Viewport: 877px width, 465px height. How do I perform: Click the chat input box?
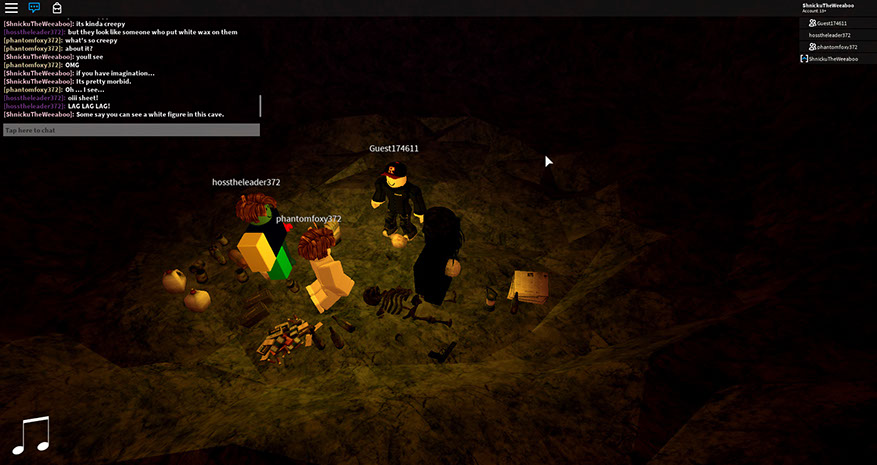click(131, 130)
